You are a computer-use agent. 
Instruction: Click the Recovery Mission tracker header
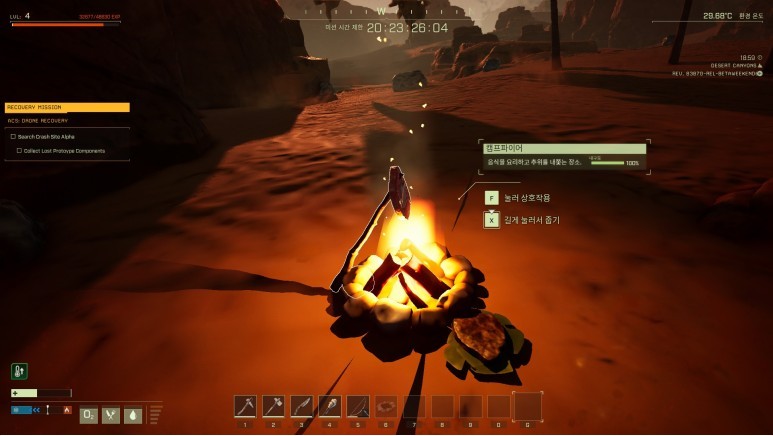(x=67, y=107)
